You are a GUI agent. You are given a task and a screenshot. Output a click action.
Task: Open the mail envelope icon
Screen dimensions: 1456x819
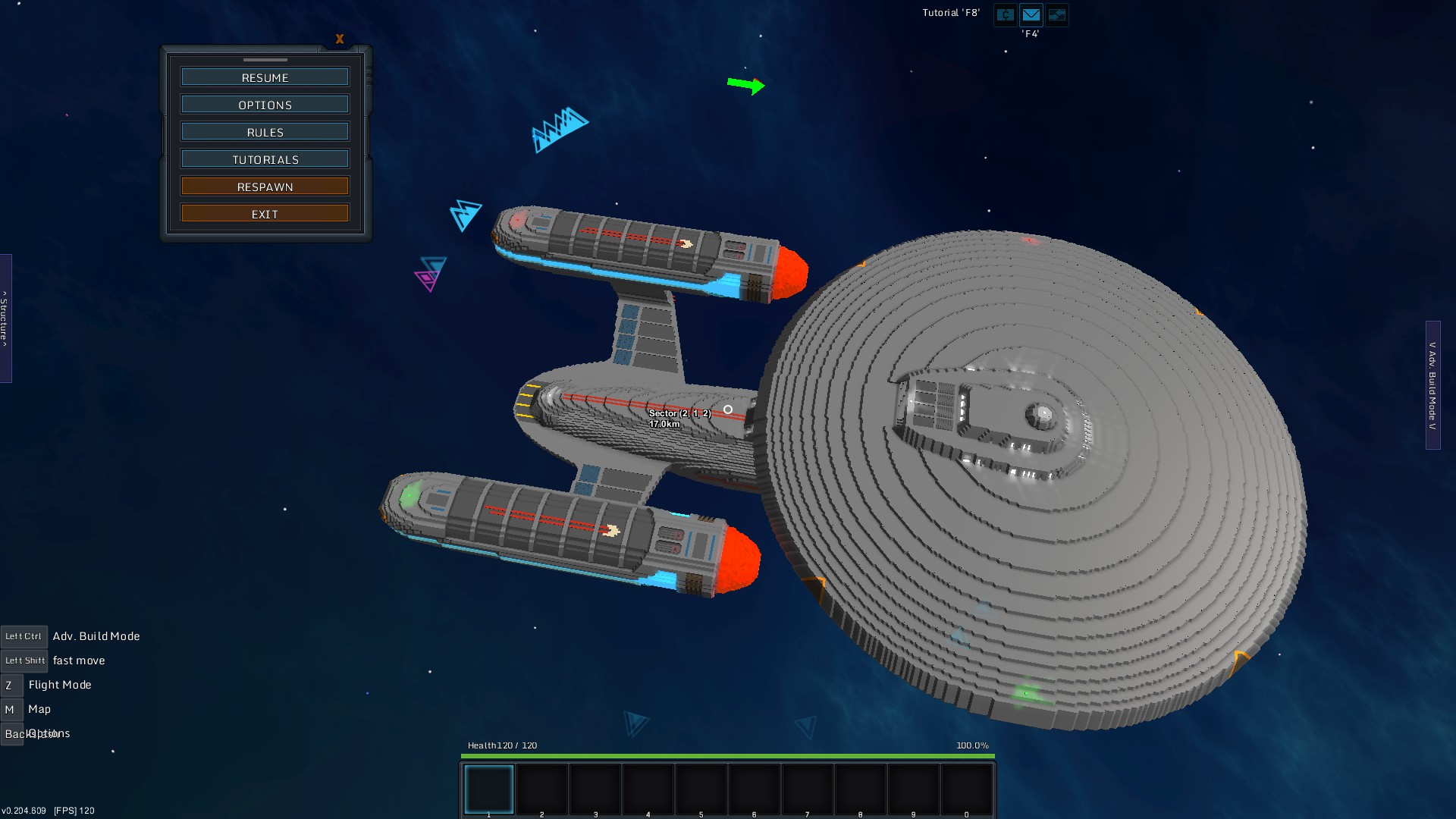(1031, 14)
